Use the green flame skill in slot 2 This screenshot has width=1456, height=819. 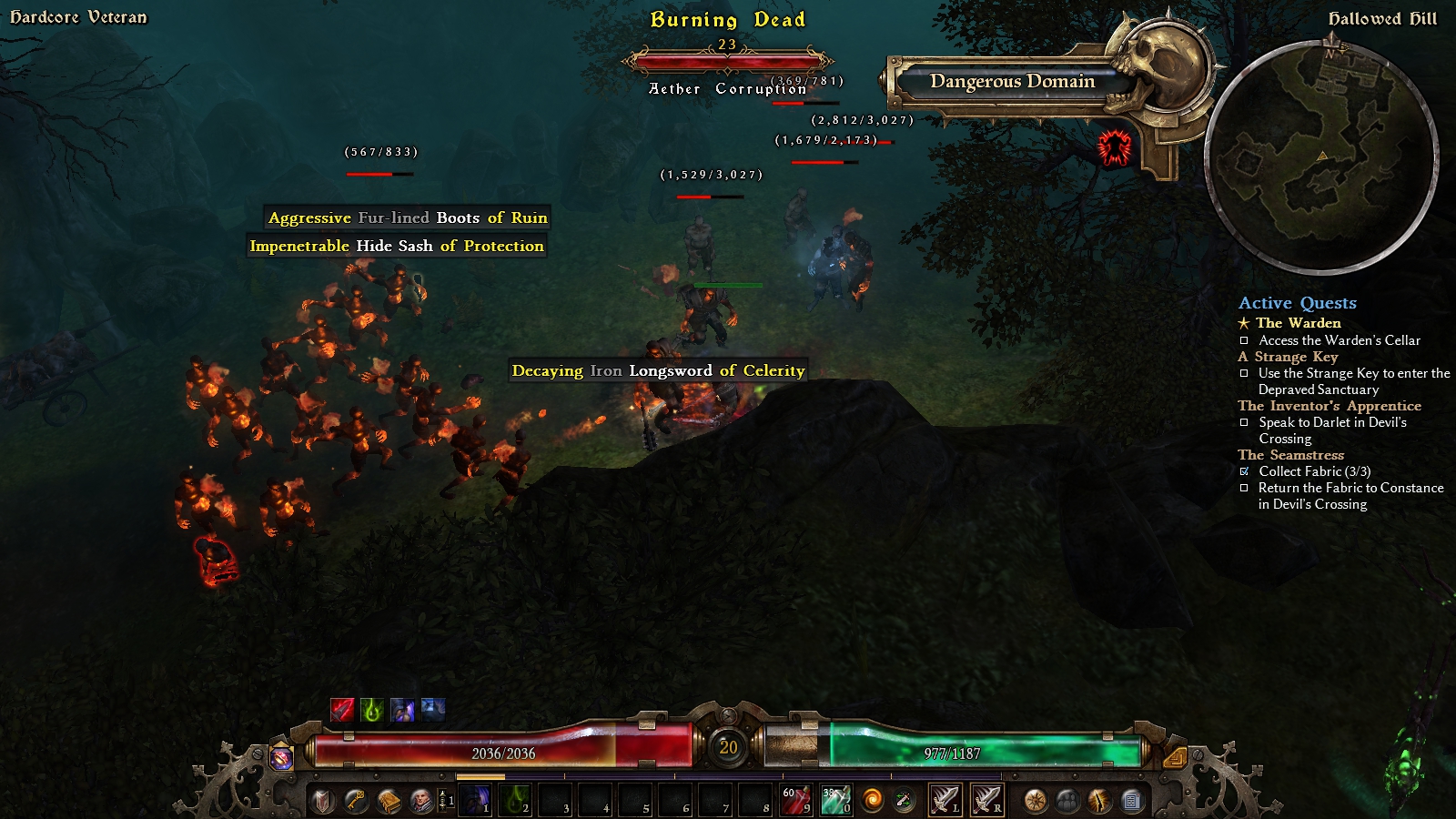[515, 801]
